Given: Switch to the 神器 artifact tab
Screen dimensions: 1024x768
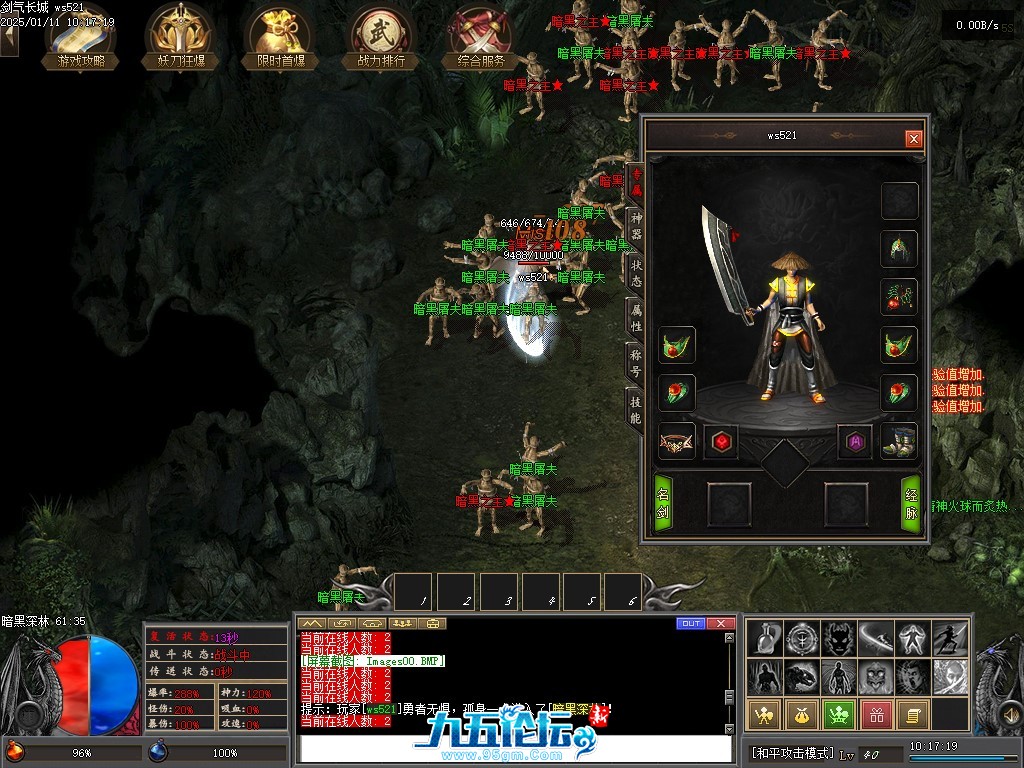Looking at the screenshot, I should (x=635, y=226).
